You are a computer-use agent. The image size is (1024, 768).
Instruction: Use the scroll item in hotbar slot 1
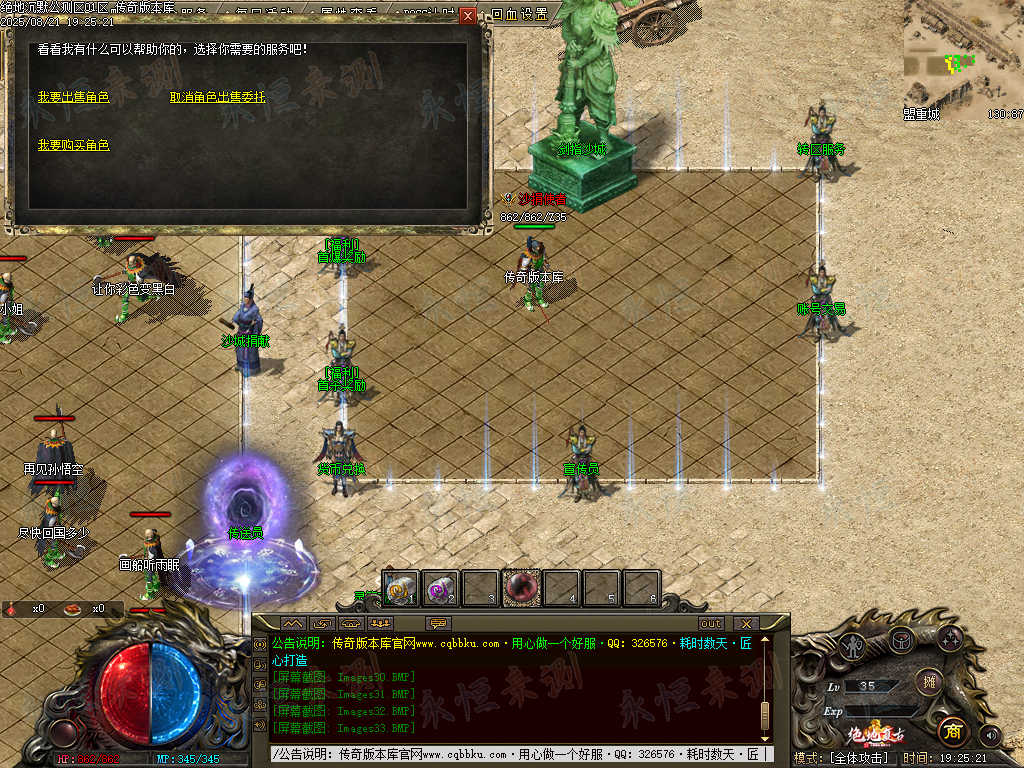[x=402, y=588]
